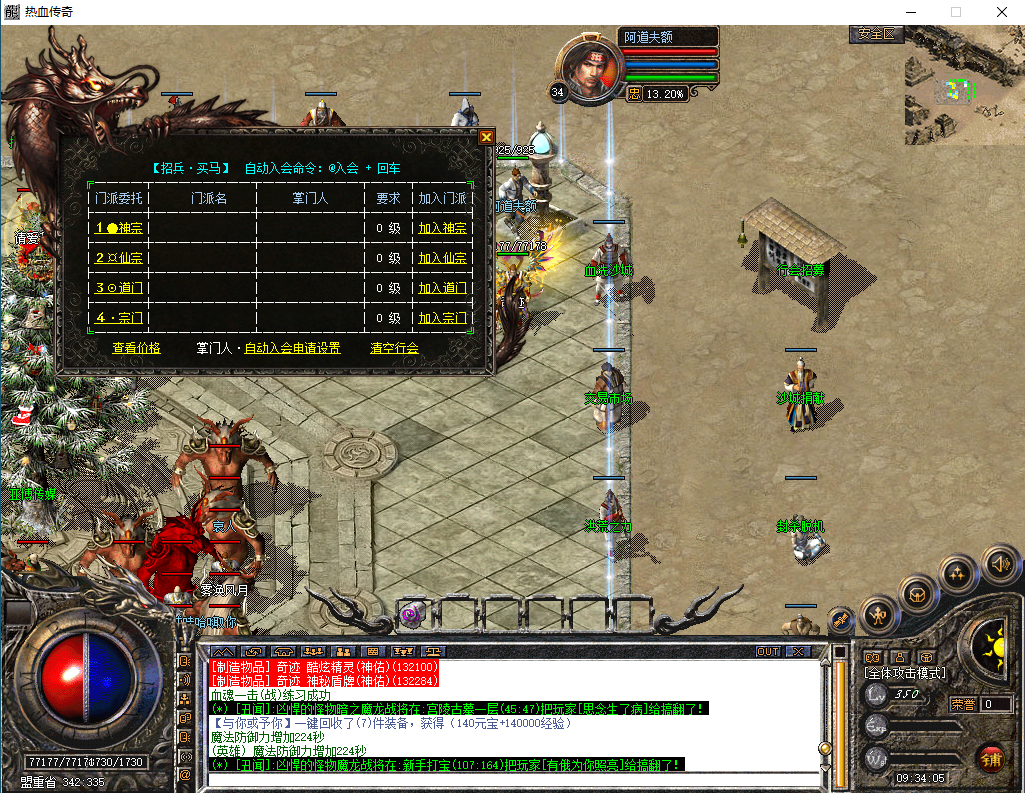
Task: Join the 仙宗 sect via 加入仙宗
Action: tap(442, 258)
